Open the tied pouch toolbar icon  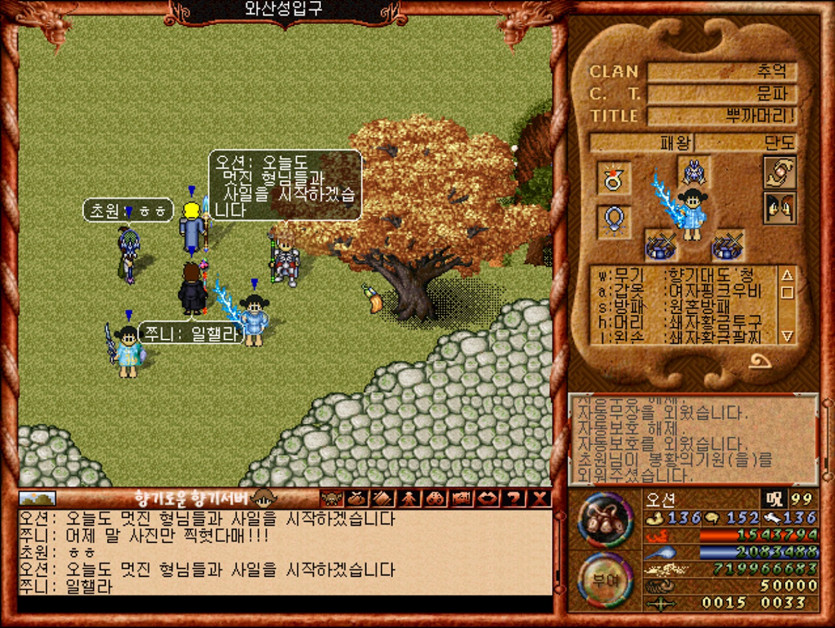click(358, 497)
